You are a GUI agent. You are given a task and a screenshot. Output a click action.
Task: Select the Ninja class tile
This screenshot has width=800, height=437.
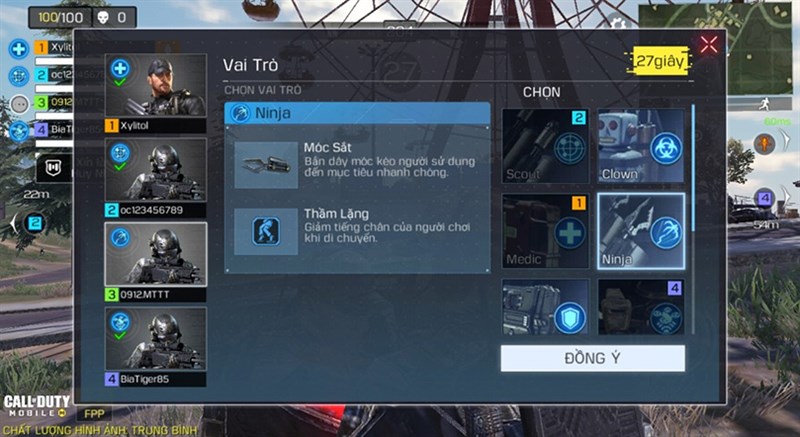click(641, 232)
